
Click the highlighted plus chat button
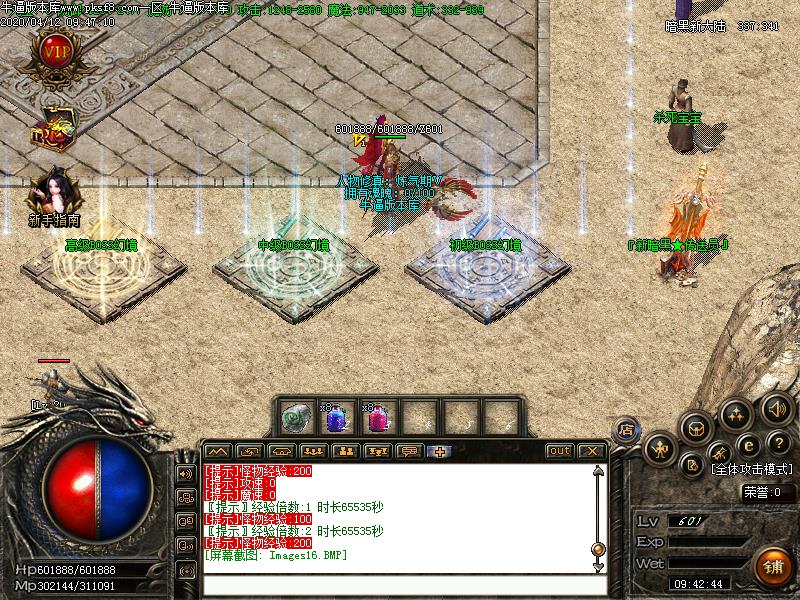[440, 451]
